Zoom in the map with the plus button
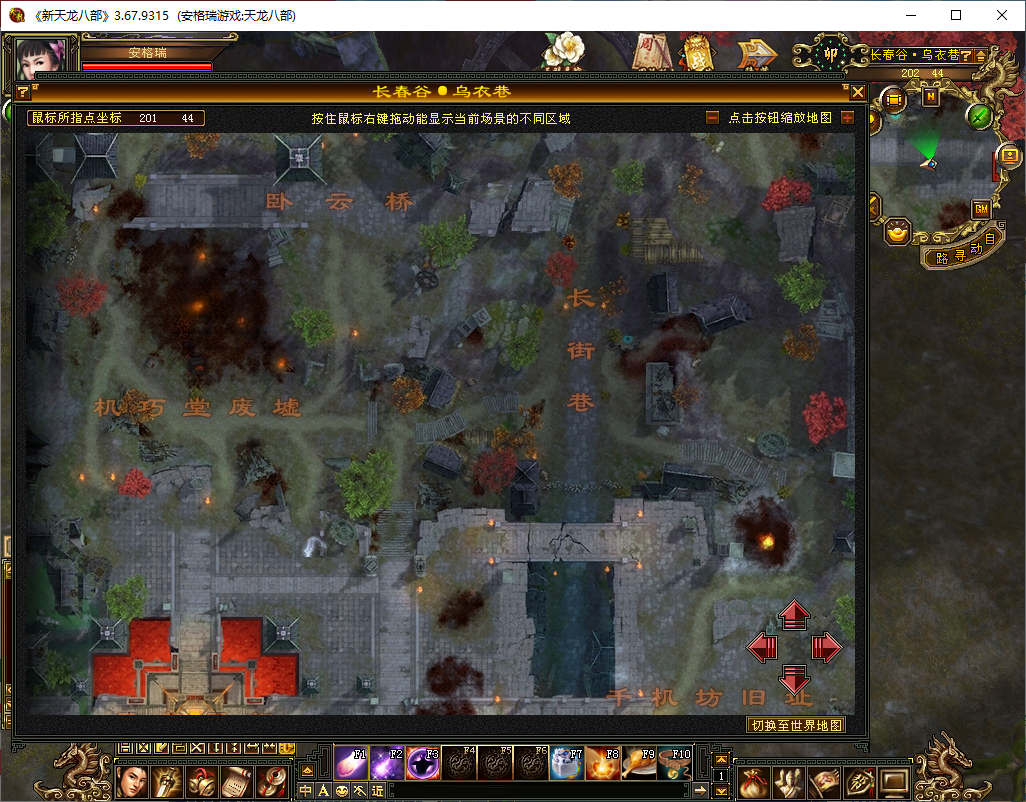Viewport: 1026px width, 802px height. [x=847, y=118]
